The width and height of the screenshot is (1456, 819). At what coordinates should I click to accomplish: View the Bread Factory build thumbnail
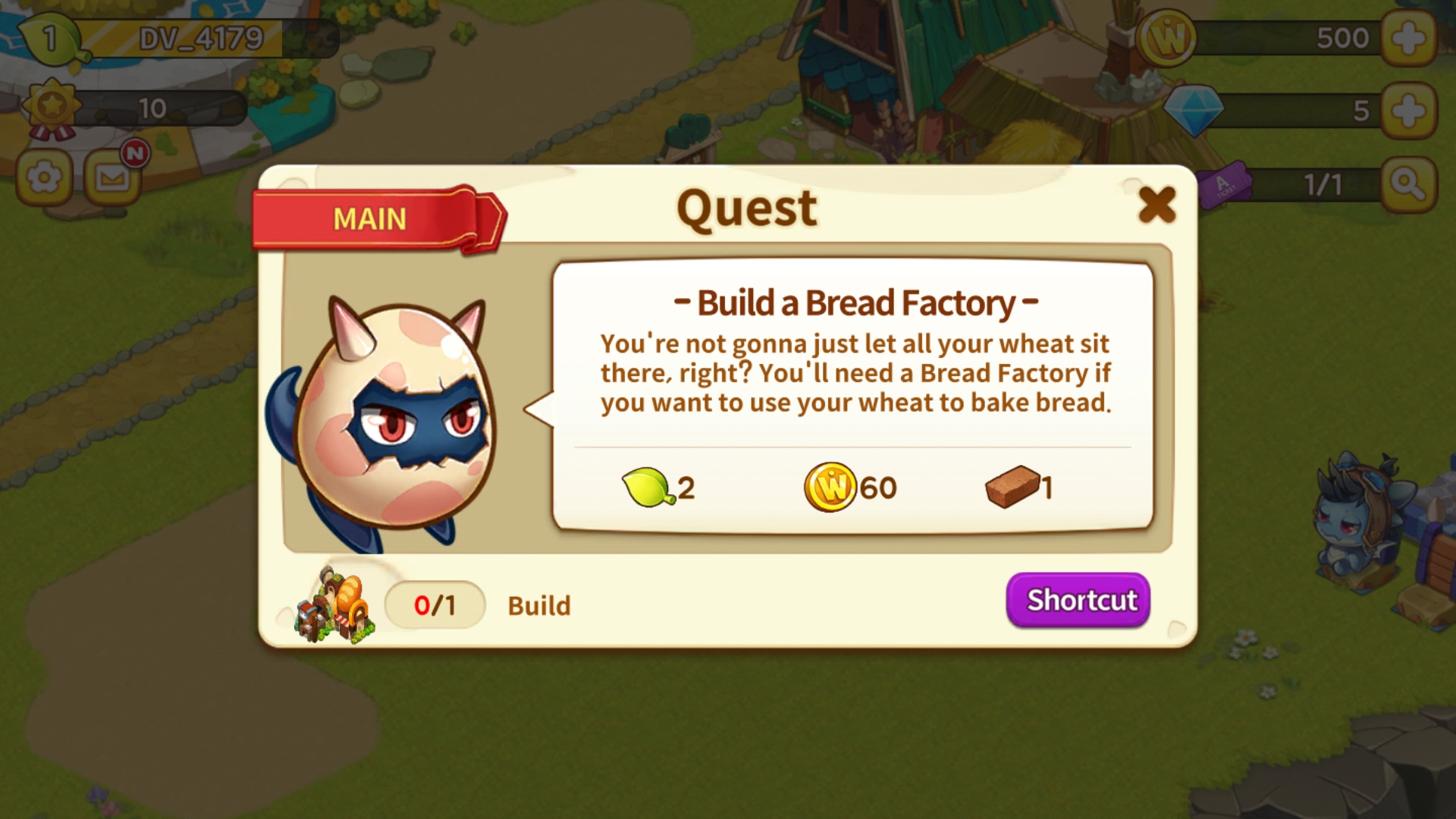pyautogui.click(x=335, y=605)
